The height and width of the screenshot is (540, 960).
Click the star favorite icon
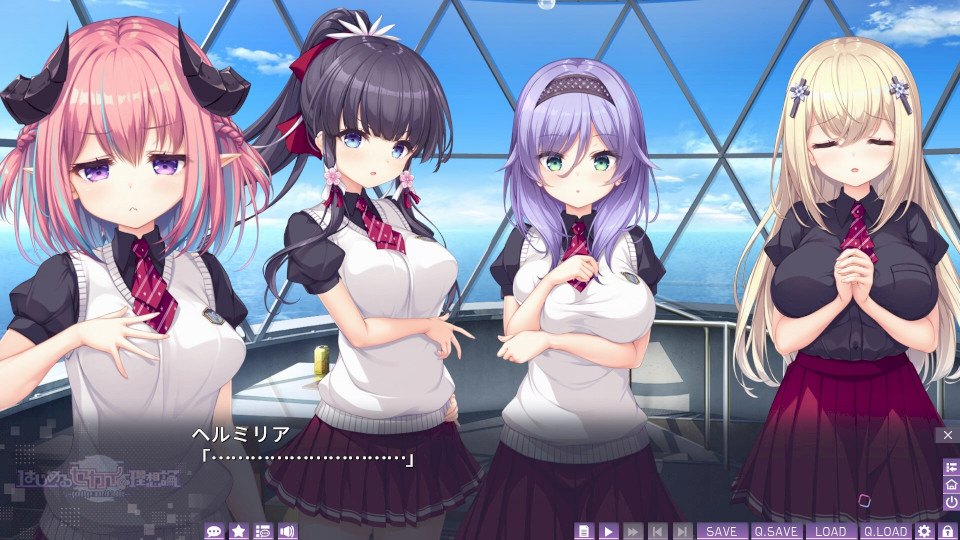239,531
